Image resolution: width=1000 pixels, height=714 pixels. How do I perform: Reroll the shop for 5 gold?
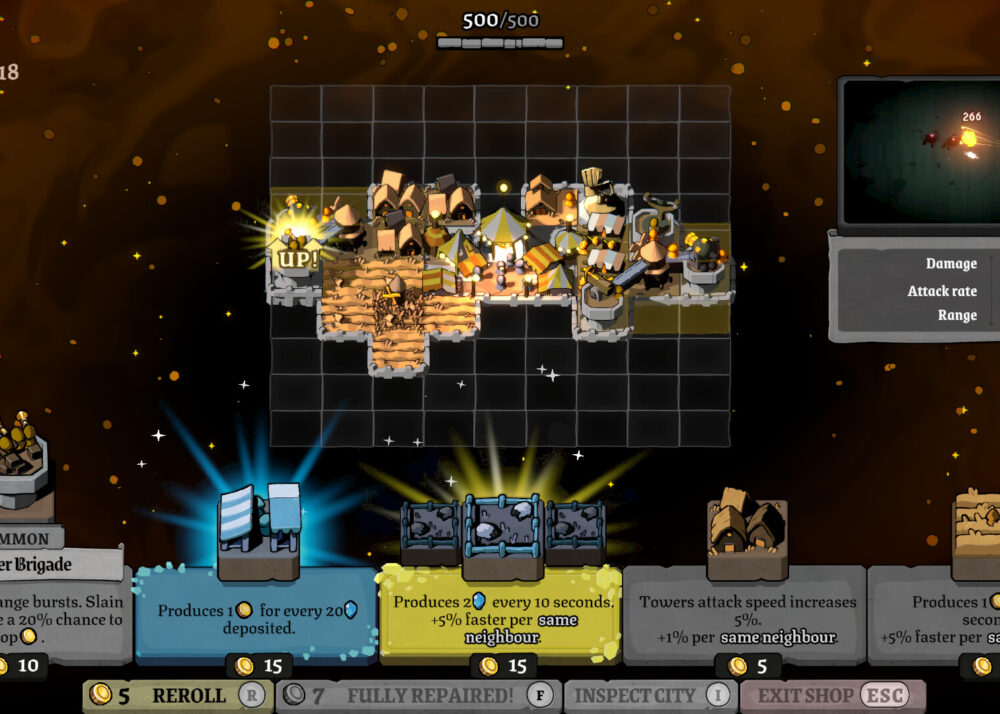click(x=176, y=696)
